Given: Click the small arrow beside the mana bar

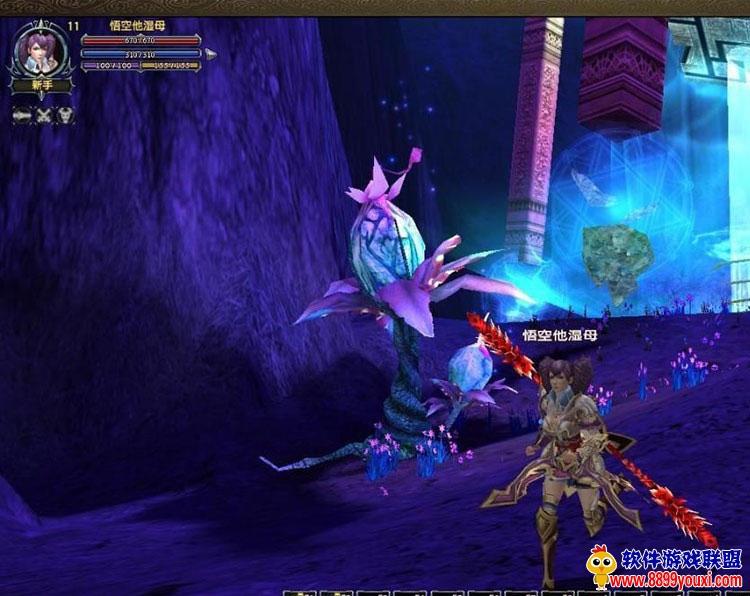Looking at the screenshot, I should click(x=210, y=53).
